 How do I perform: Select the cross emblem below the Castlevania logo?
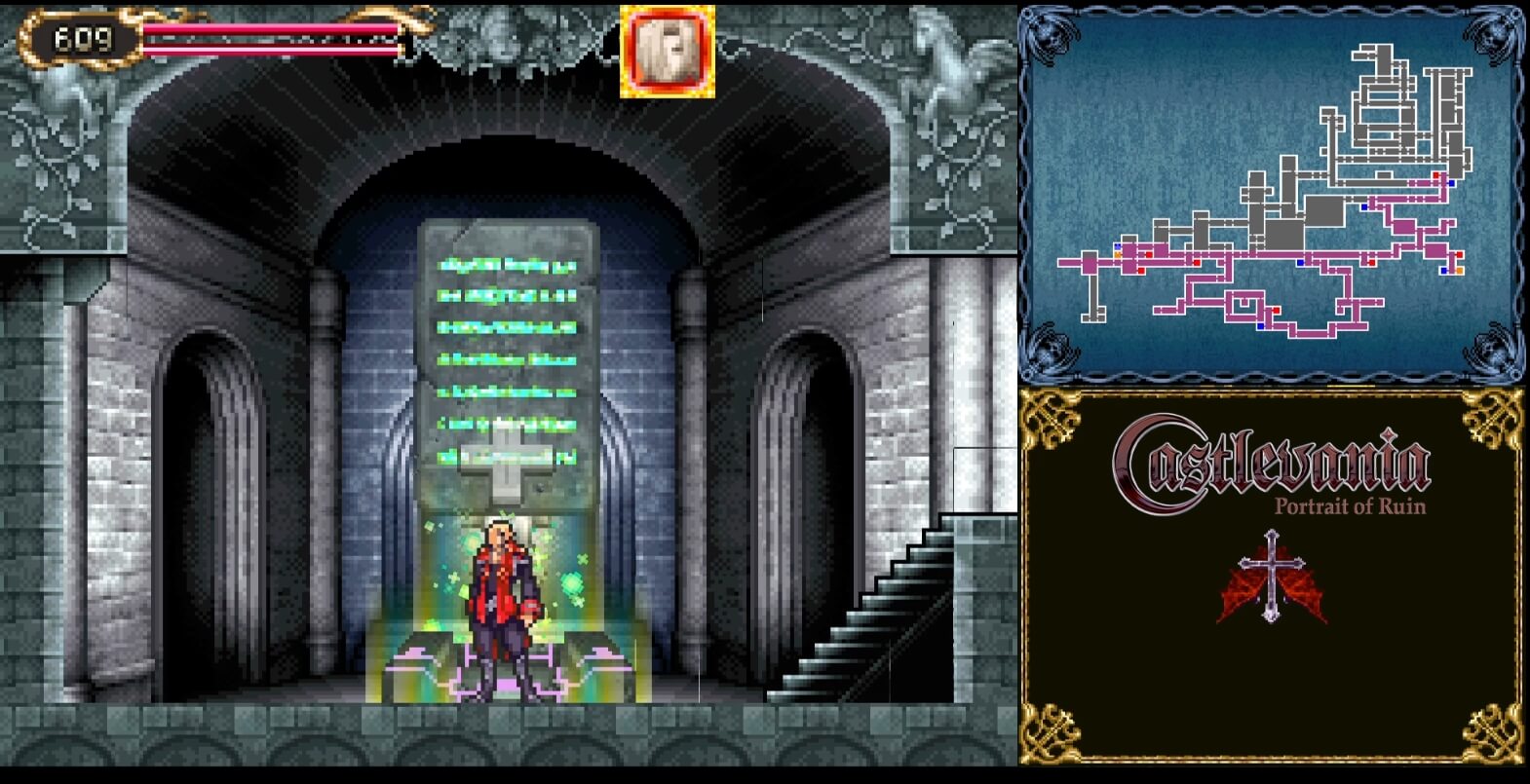[x=1272, y=575]
